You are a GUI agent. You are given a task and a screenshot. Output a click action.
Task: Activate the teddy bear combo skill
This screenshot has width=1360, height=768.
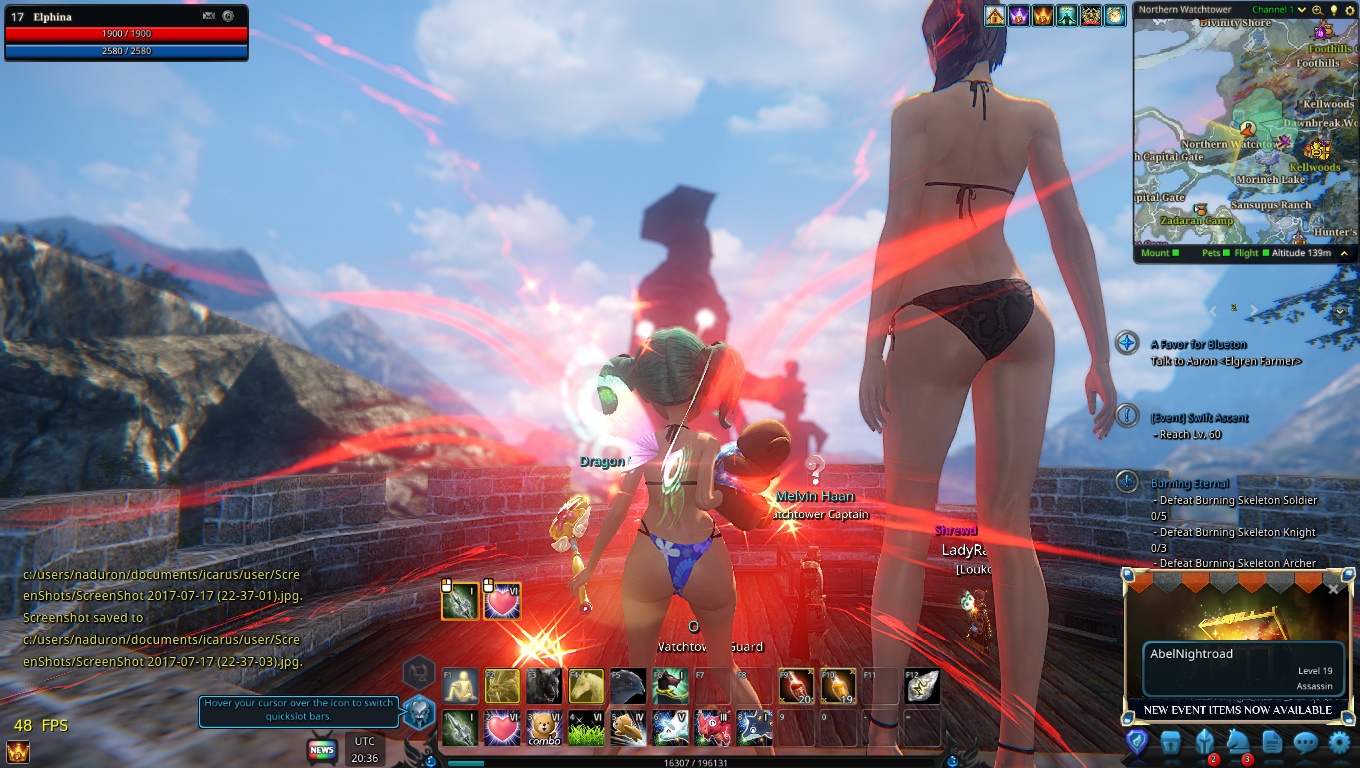click(544, 727)
